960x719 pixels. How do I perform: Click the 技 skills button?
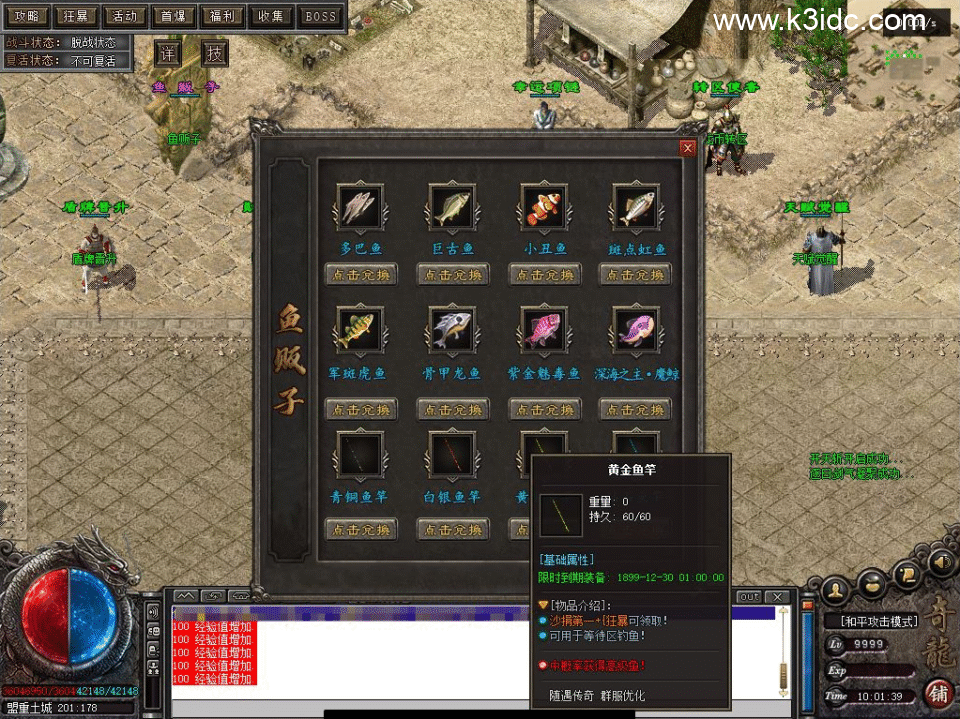(x=215, y=54)
